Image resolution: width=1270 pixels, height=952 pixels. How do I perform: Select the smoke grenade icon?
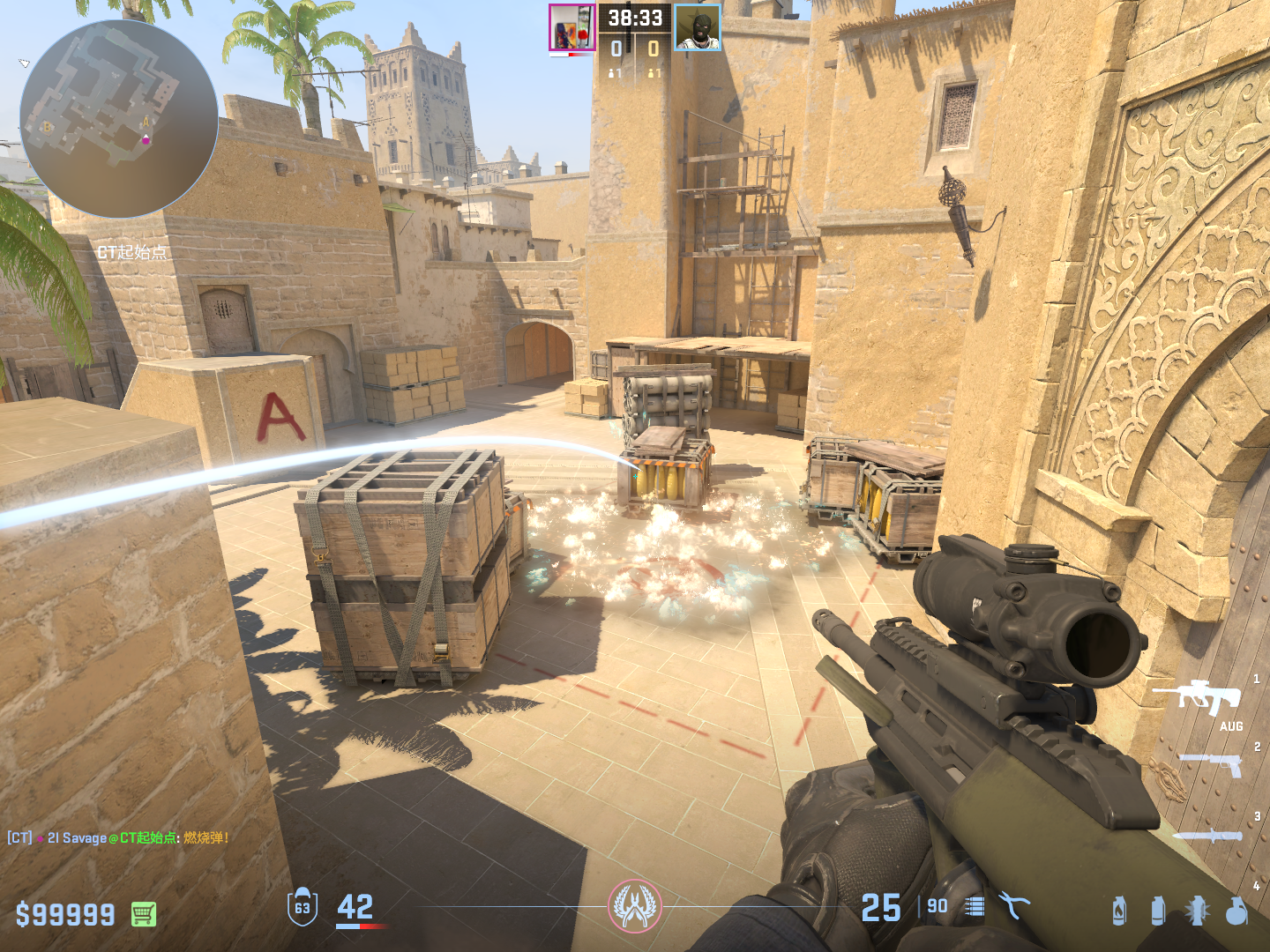pyautogui.click(x=1158, y=911)
